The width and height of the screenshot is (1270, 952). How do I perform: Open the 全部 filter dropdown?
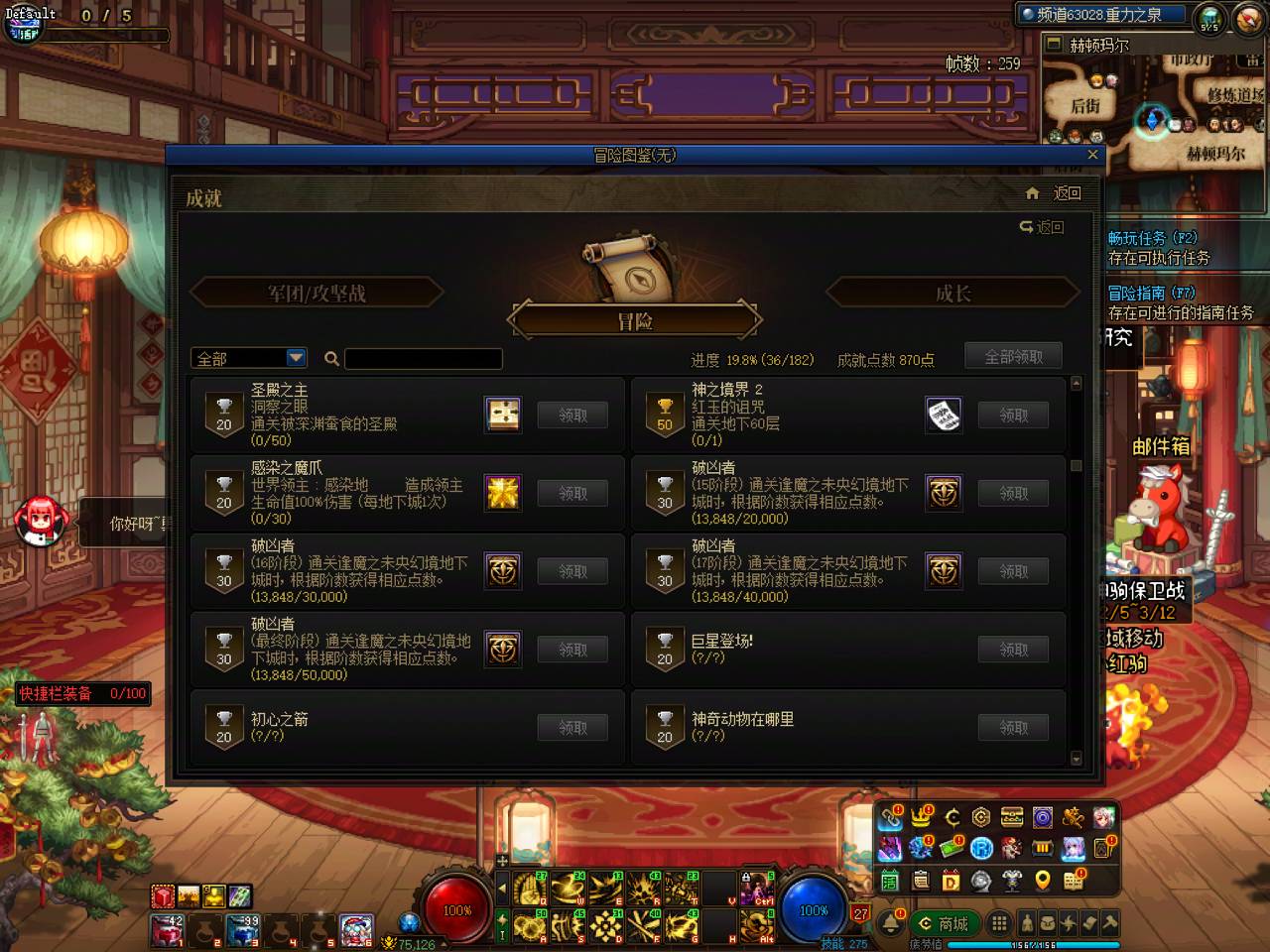[248, 358]
